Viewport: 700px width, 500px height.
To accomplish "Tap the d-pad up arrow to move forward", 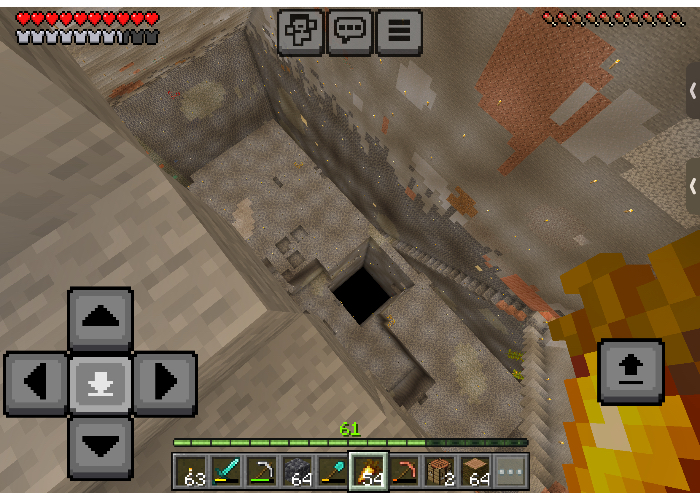I will click(x=100, y=319).
